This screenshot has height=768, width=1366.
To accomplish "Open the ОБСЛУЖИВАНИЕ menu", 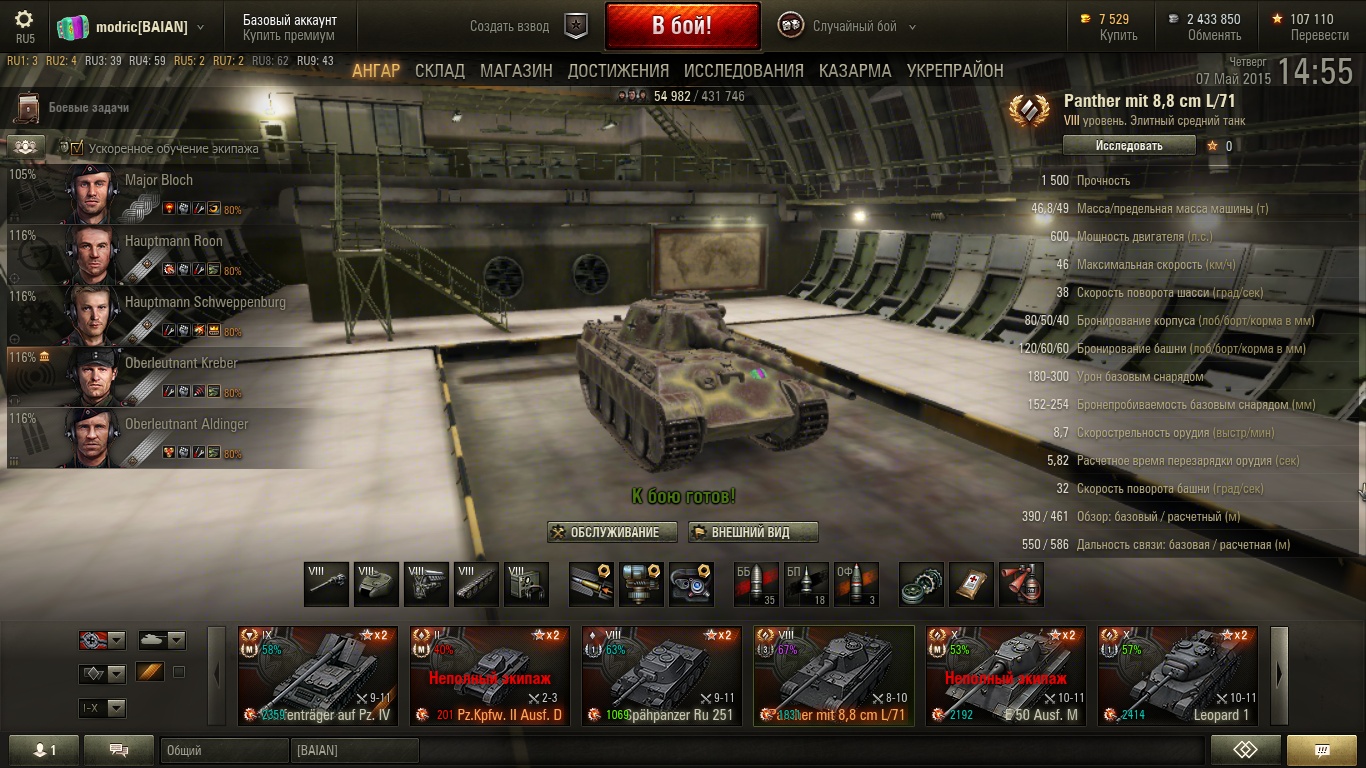I will 612,532.
